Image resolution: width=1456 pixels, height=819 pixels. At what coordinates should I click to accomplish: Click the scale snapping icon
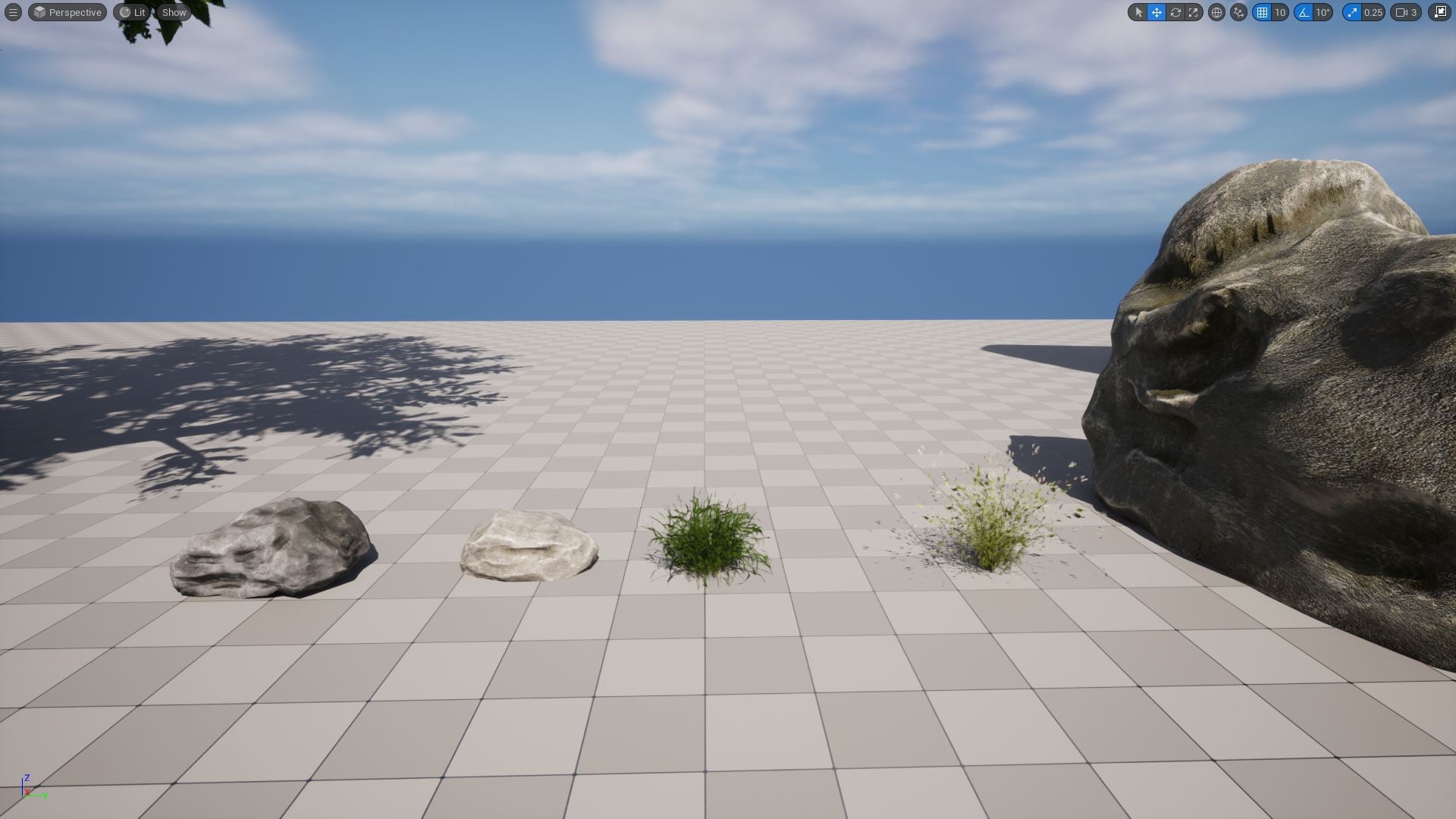click(1353, 12)
